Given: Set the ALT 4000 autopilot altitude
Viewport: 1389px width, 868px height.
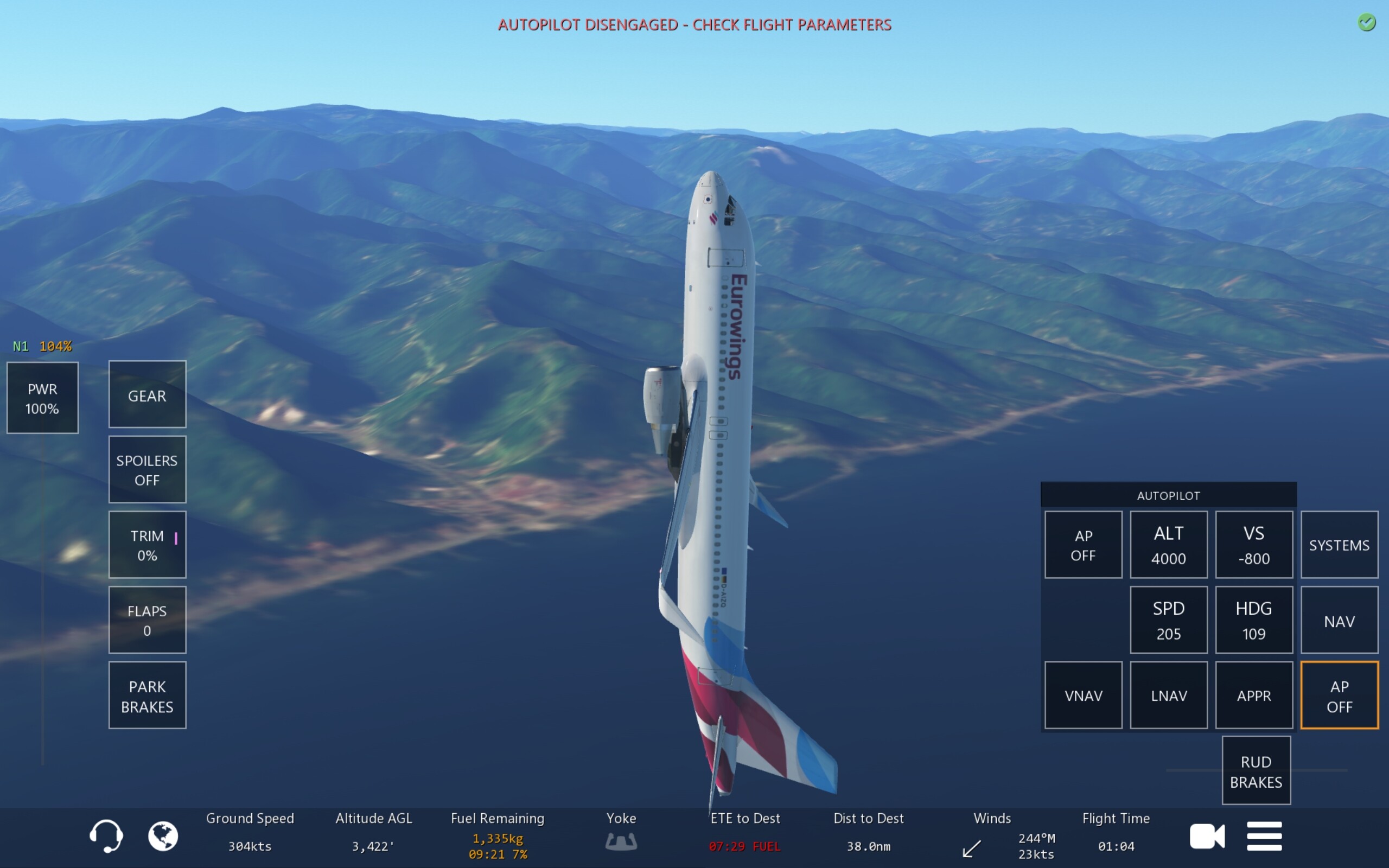Looking at the screenshot, I should [x=1168, y=545].
